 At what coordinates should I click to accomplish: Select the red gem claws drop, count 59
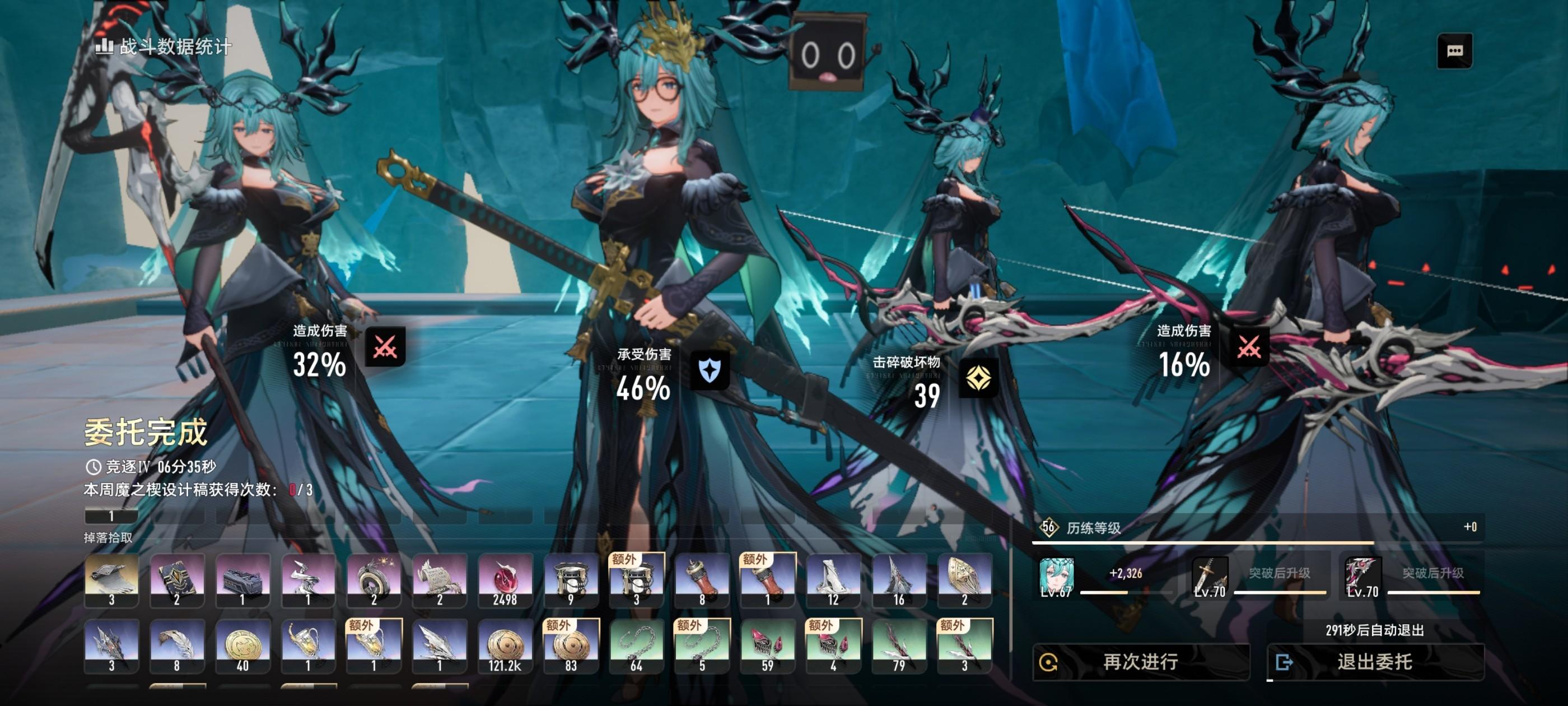(768, 645)
